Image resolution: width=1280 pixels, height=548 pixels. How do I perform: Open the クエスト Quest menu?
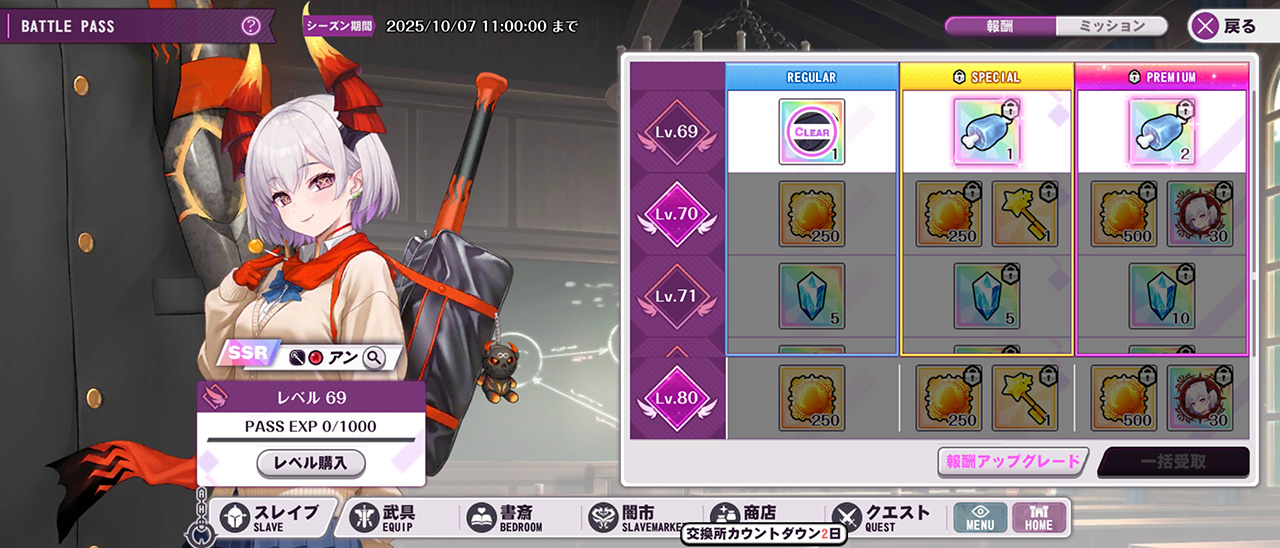(884, 517)
